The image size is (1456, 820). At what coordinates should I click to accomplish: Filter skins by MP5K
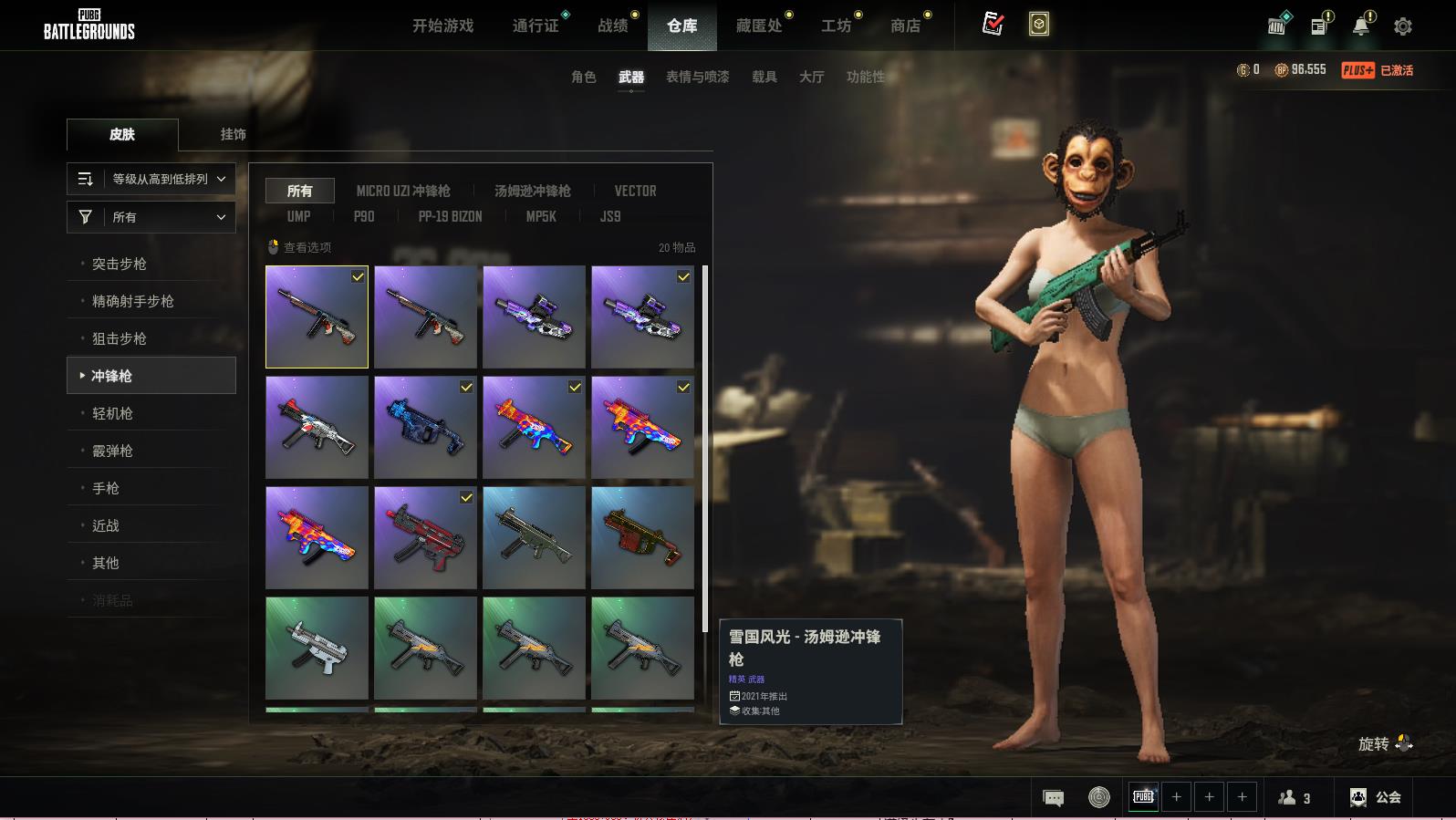(x=540, y=216)
